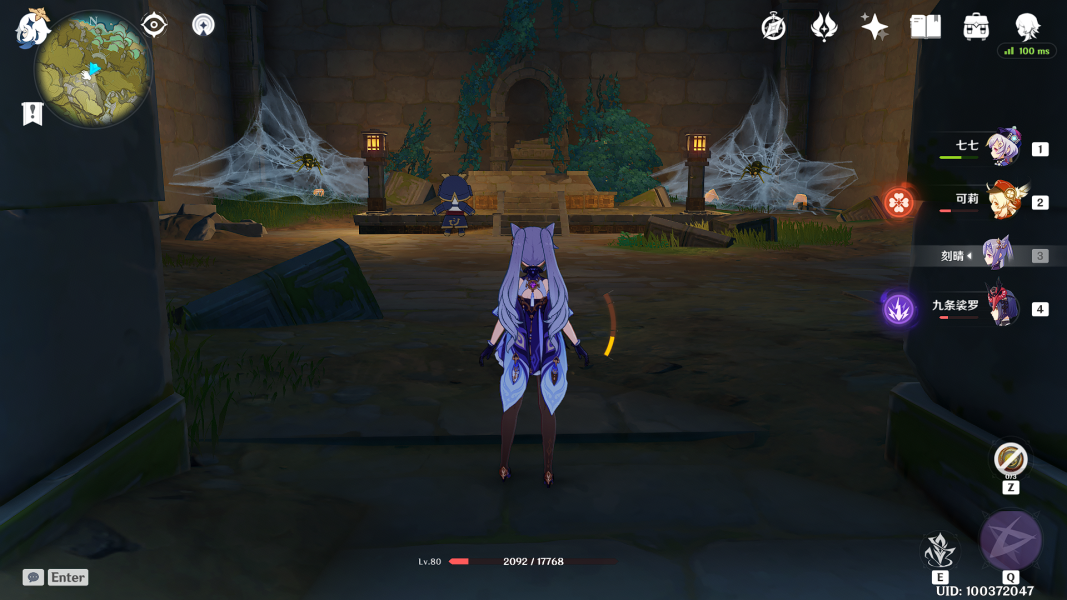Click the eye-shaped icon beside the minimap

154,24
